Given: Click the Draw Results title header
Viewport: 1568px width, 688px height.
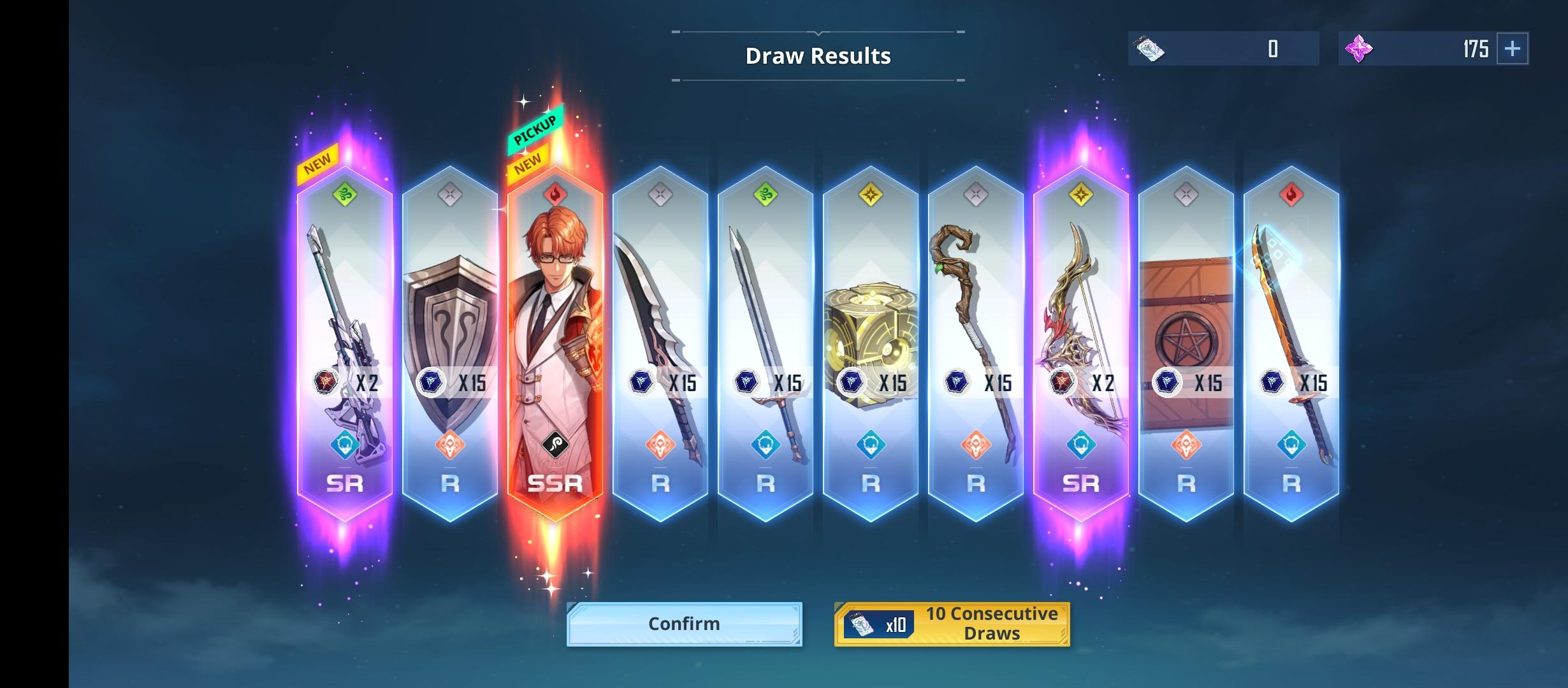Looking at the screenshot, I should tap(818, 55).
